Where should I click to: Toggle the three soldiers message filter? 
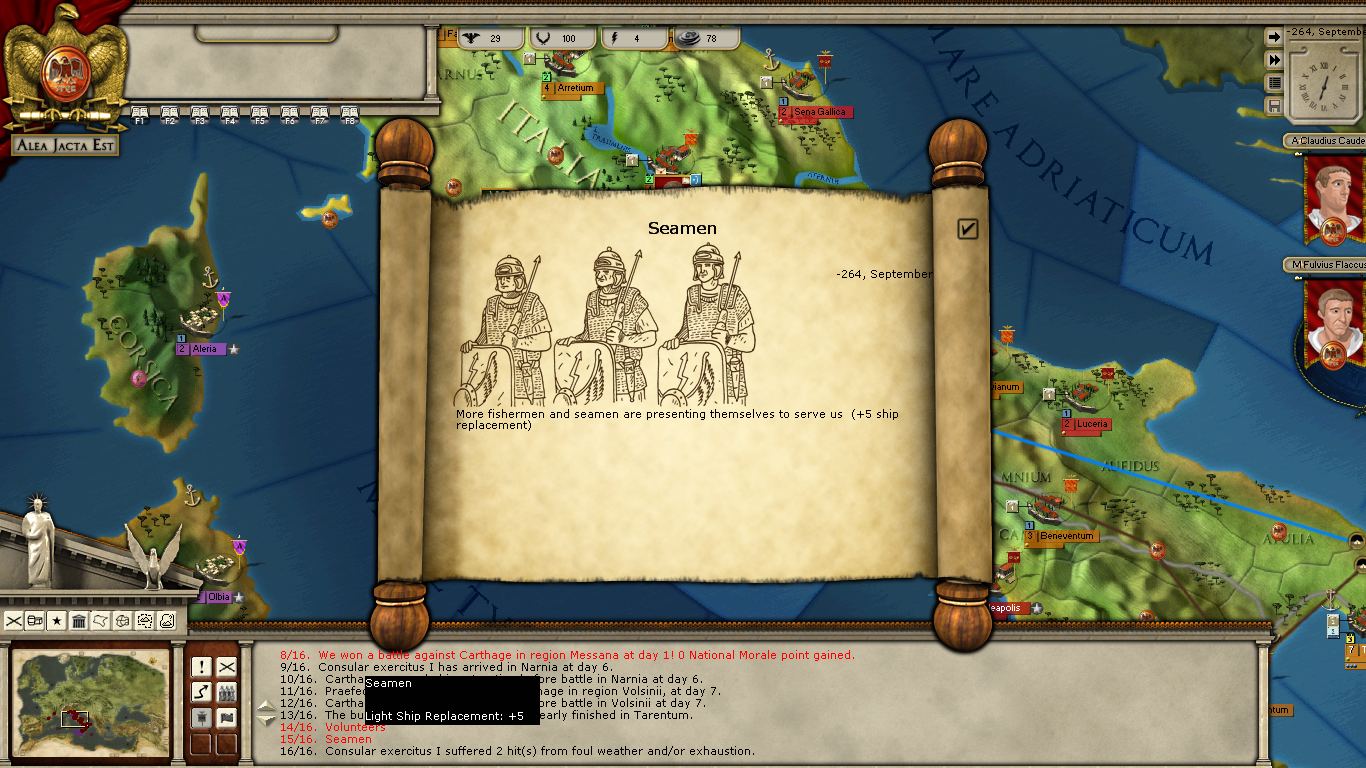click(x=227, y=692)
